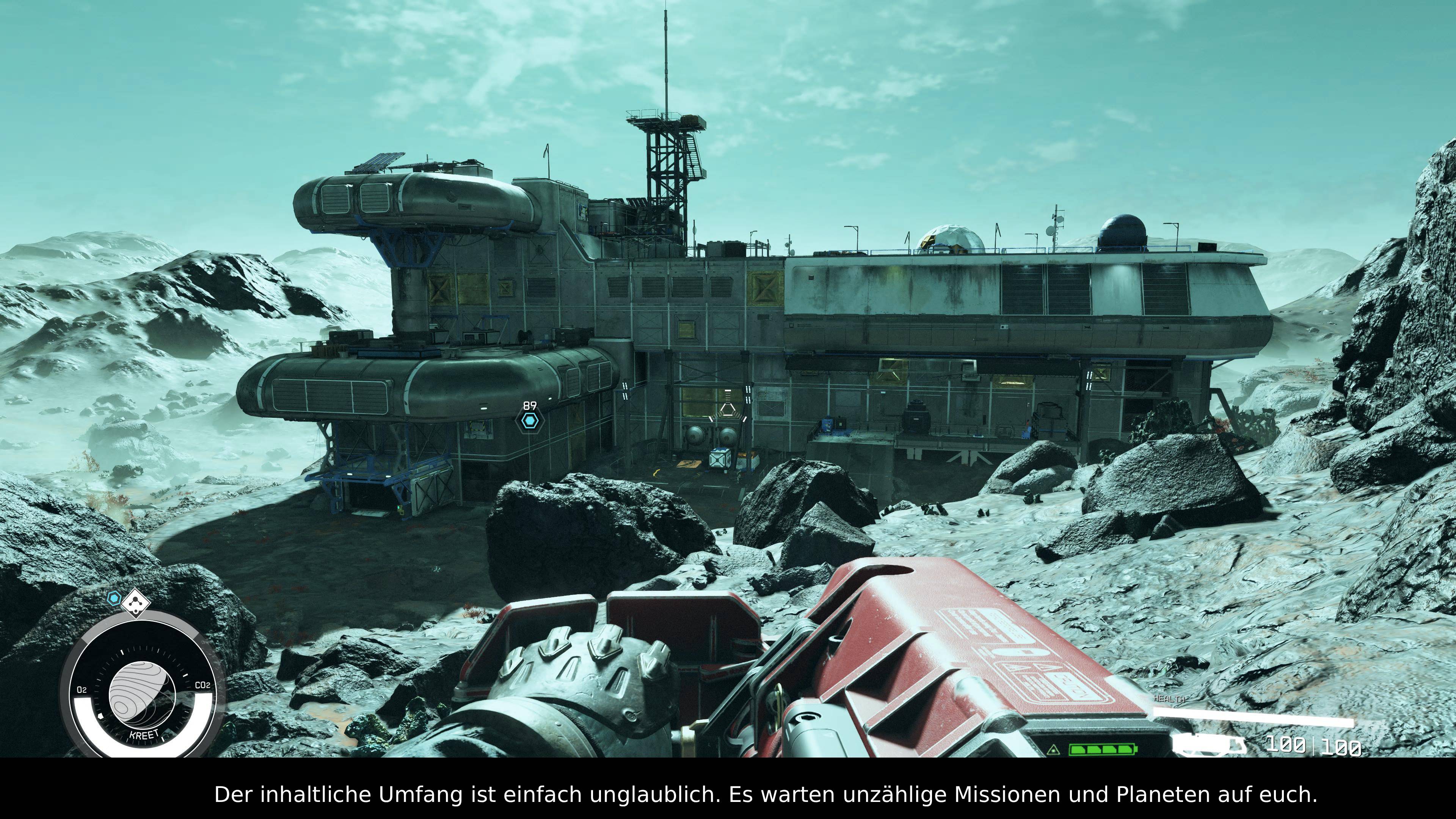Select the blue hexagon marker labeled 89
1456x819 pixels.
coord(530,421)
